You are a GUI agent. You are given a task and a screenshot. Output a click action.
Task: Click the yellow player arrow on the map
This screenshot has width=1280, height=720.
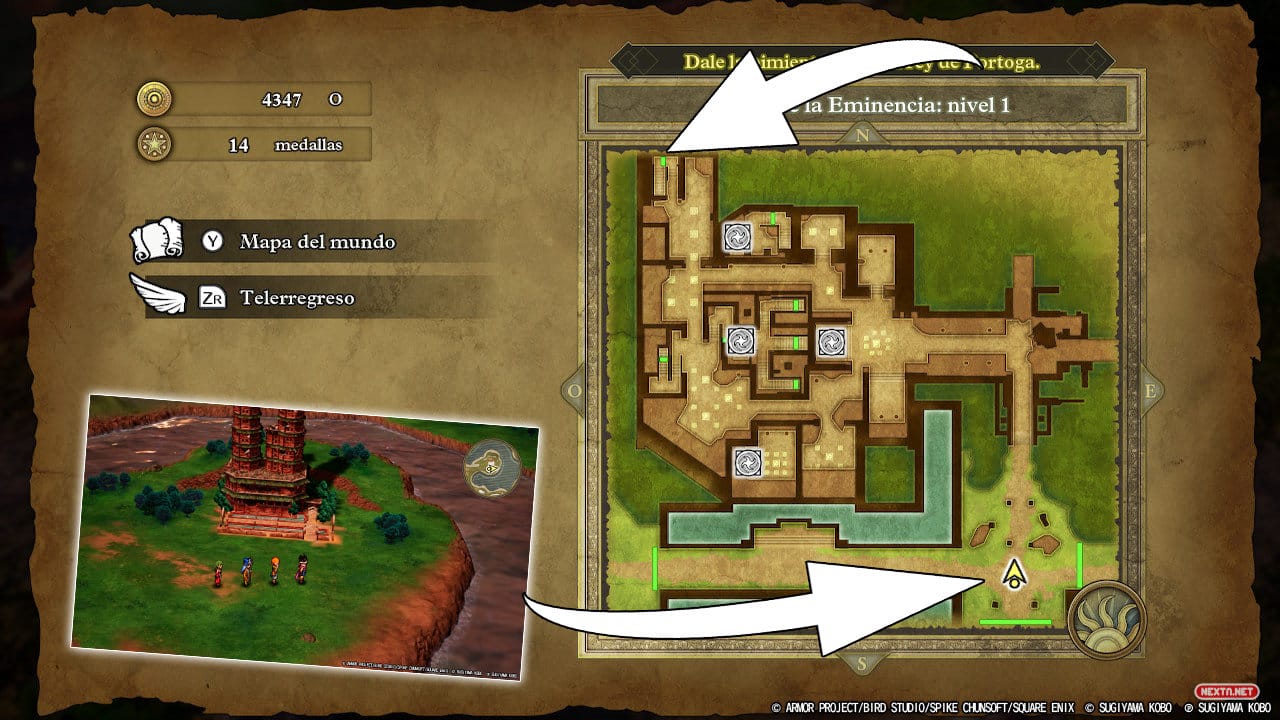tap(1015, 574)
